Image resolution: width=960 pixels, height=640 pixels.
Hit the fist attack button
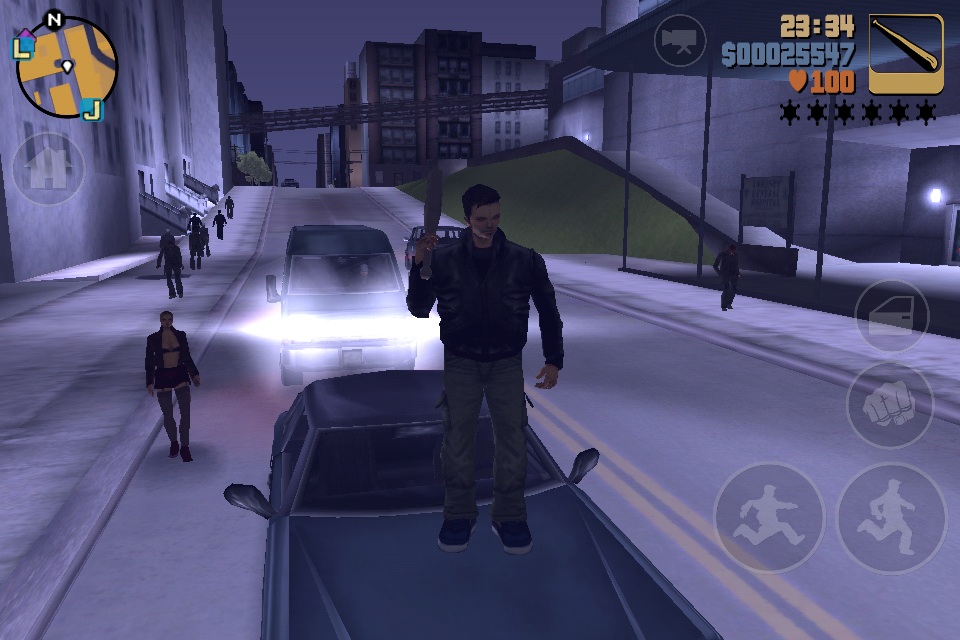click(889, 405)
